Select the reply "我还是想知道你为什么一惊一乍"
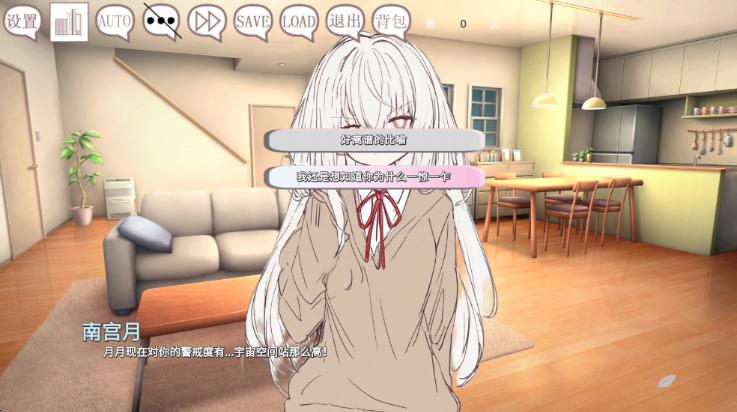Image resolution: width=737 pixels, height=412 pixels. click(x=374, y=176)
